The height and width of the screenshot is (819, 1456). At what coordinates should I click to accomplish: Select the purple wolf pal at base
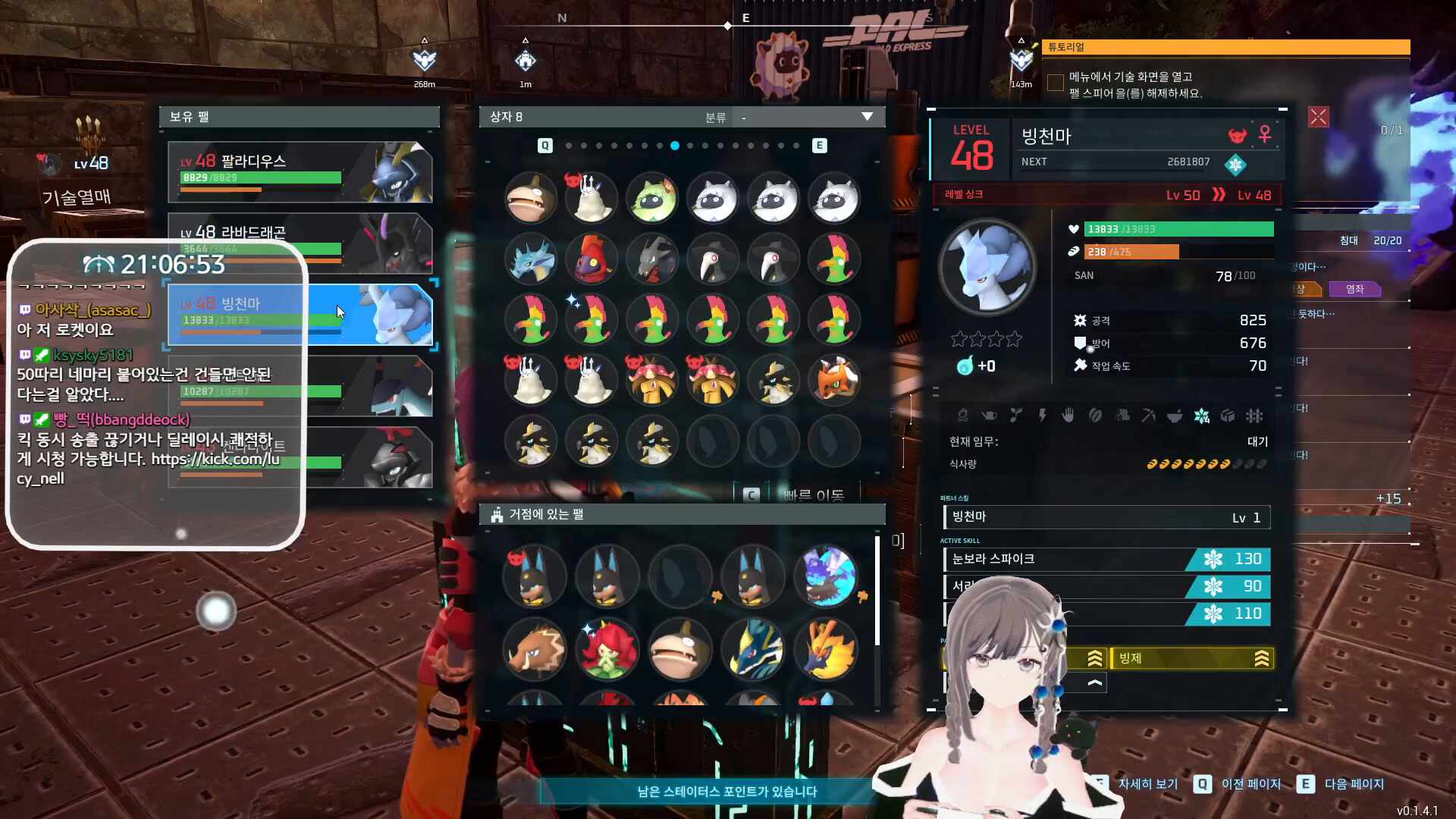(826, 576)
